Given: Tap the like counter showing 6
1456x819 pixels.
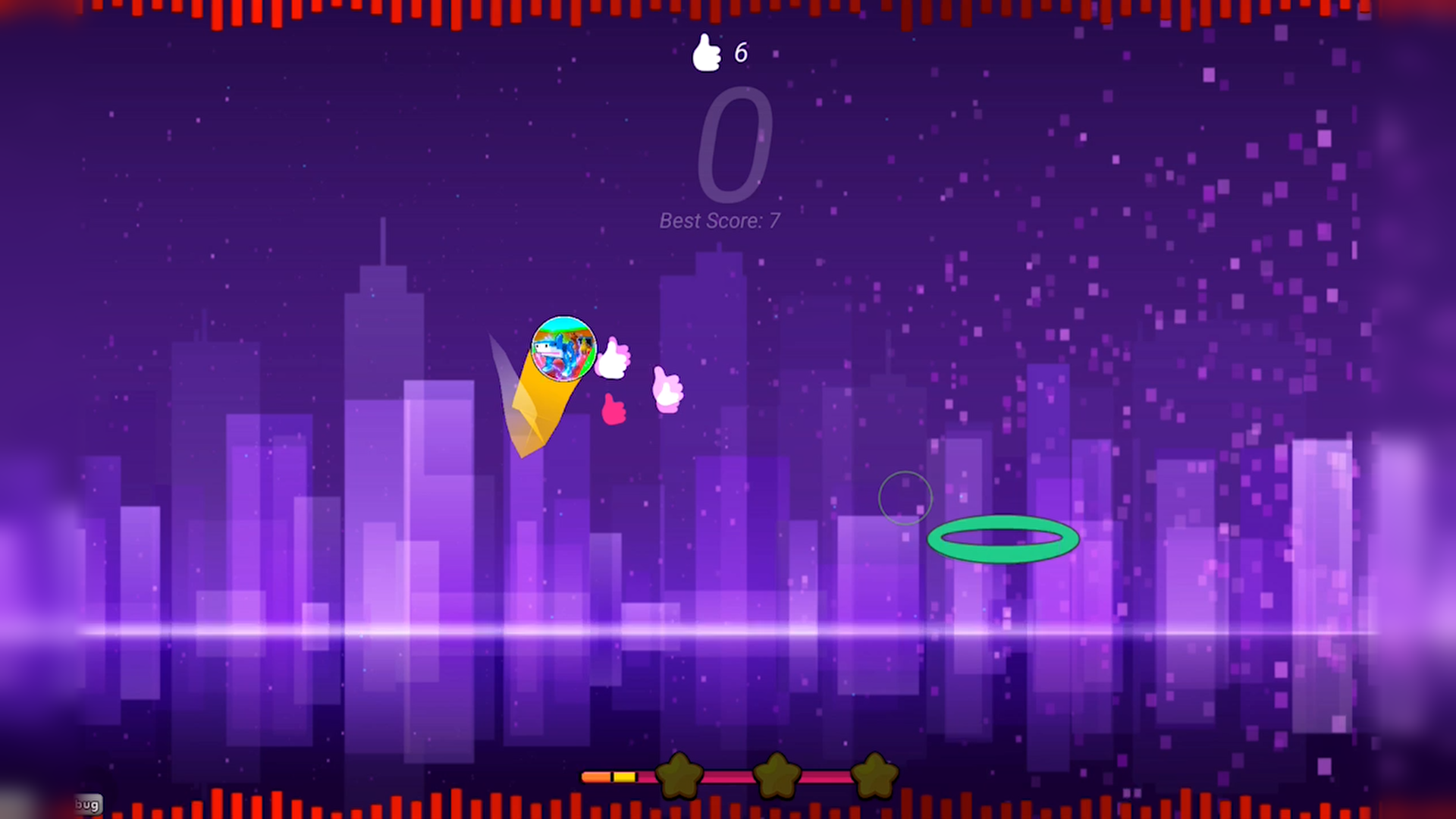Looking at the screenshot, I should point(741,52).
